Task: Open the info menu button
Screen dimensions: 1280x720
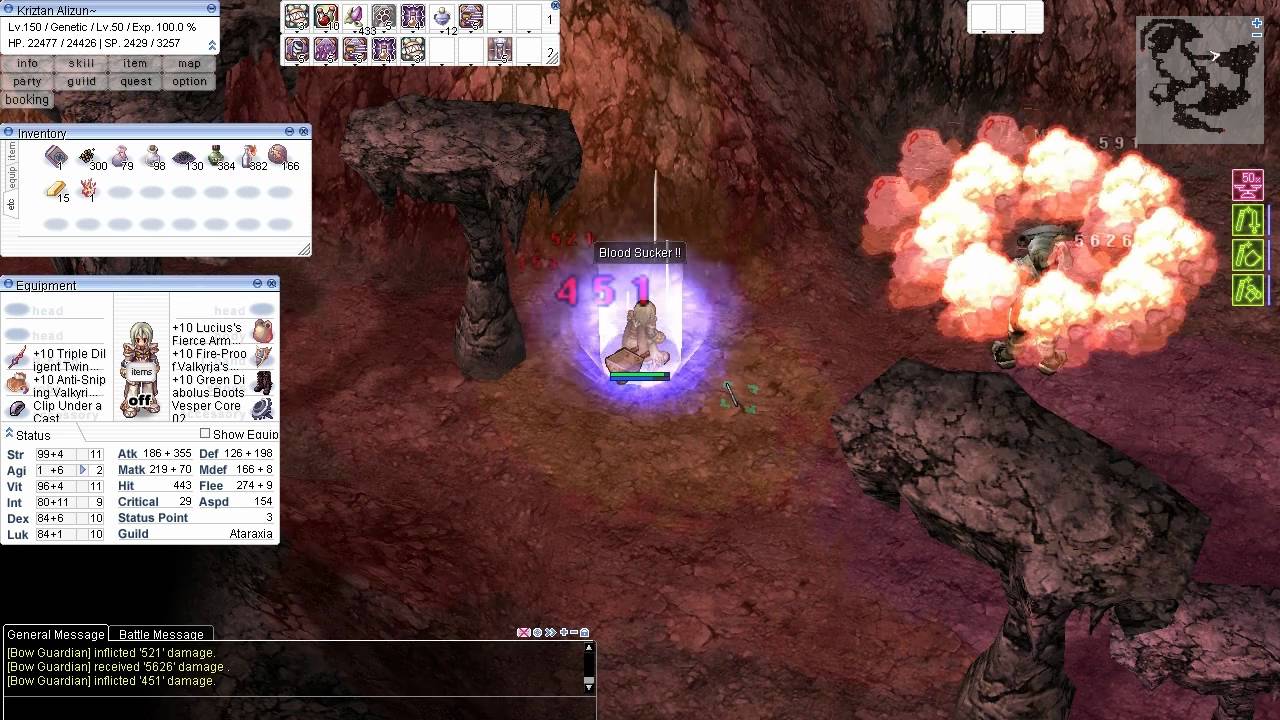Action: [x=27, y=63]
